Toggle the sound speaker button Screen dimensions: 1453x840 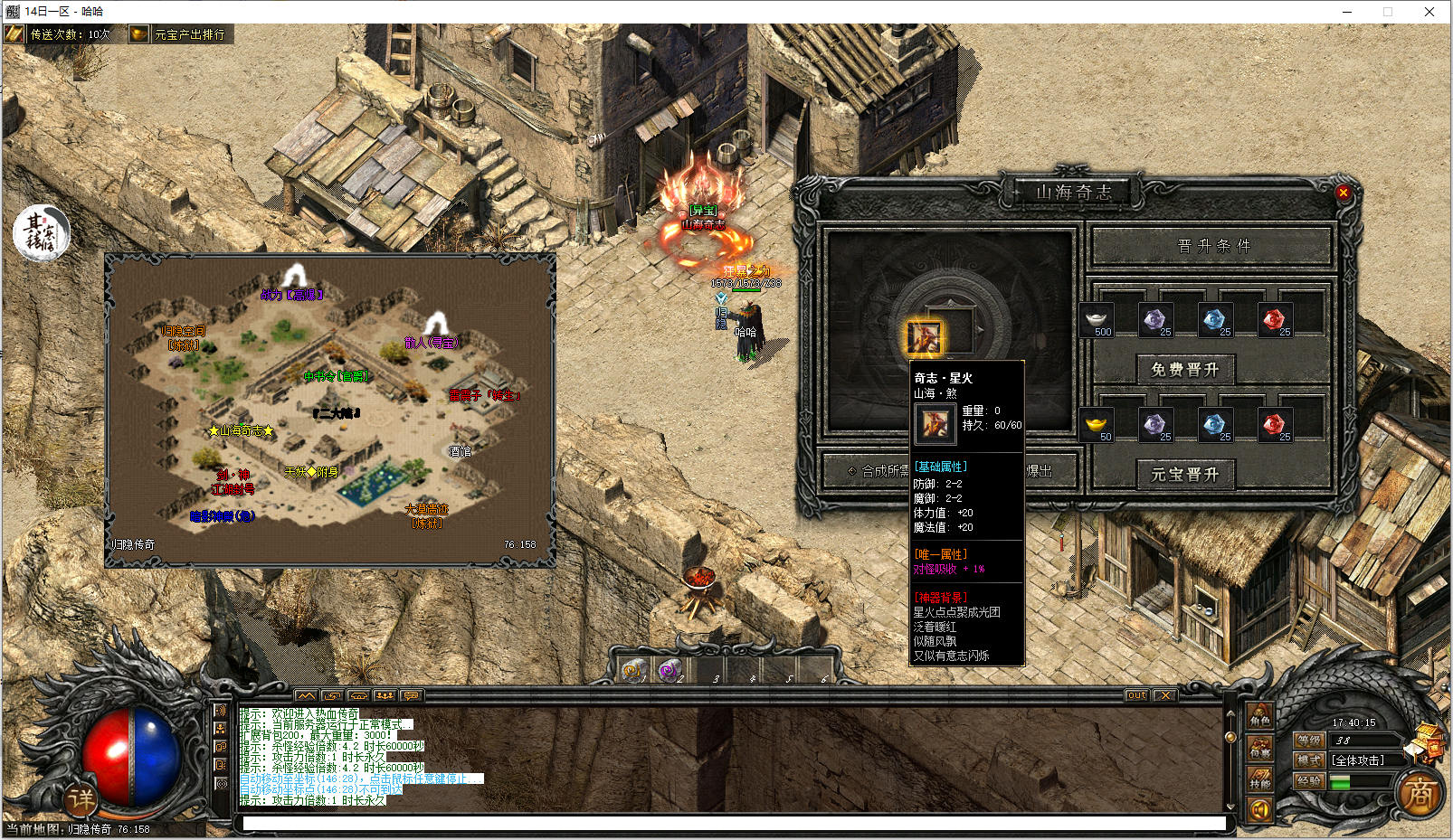coord(1259,810)
